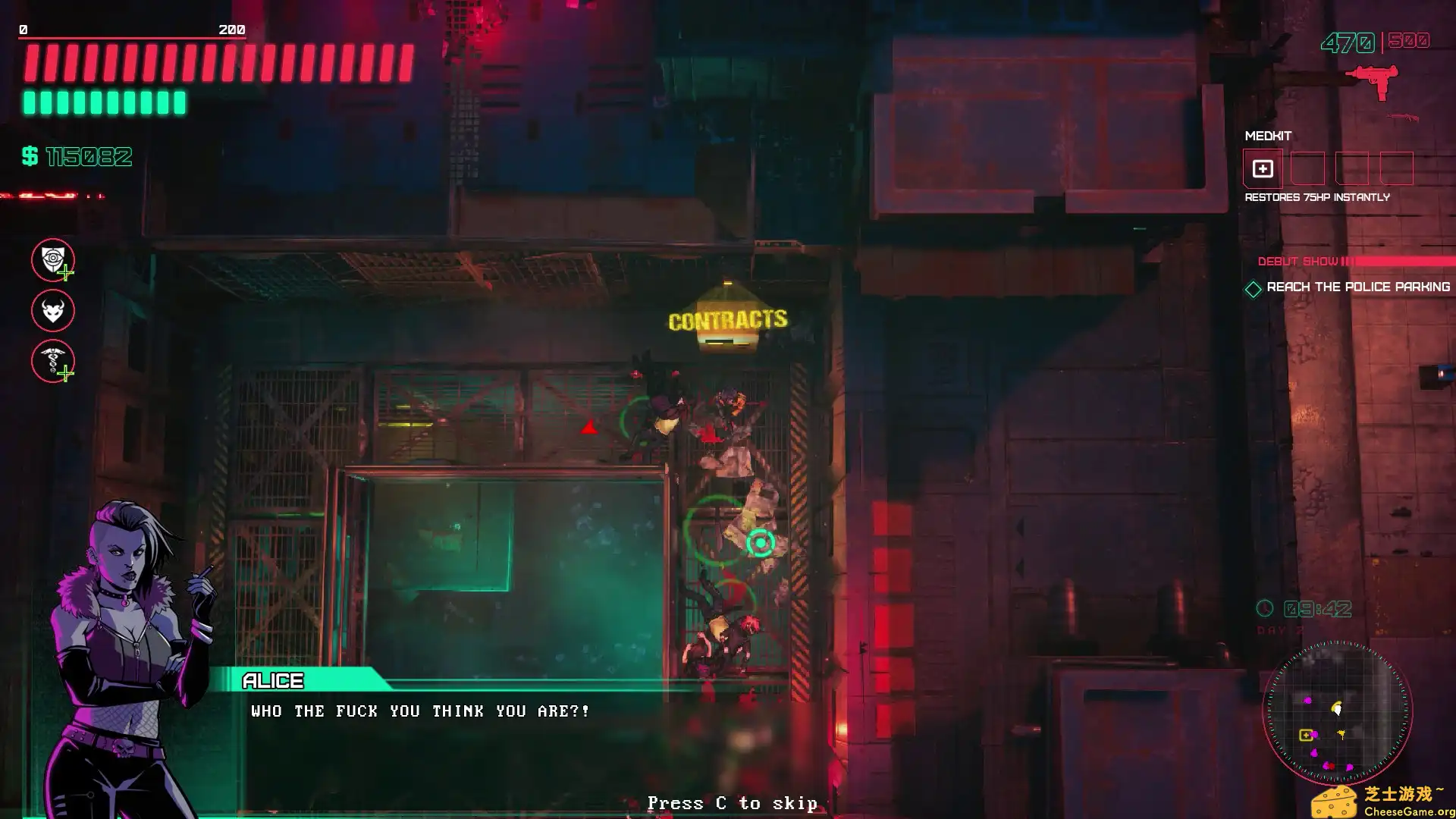Activate the demon head ability icon
This screenshot has width=1456, height=819.
52,311
